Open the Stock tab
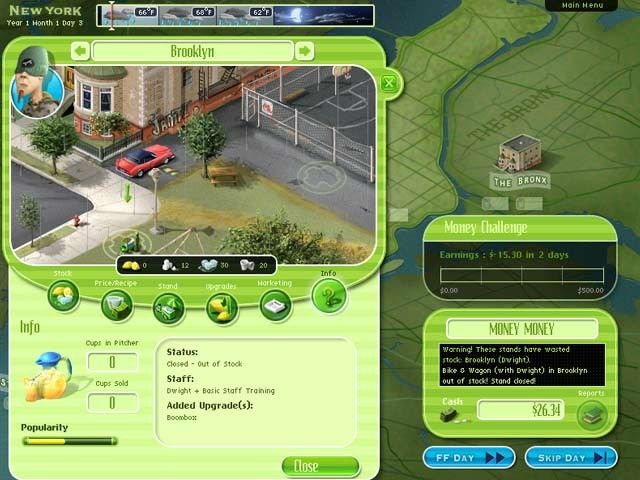This screenshot has height=480, width=640. point(63,295)
